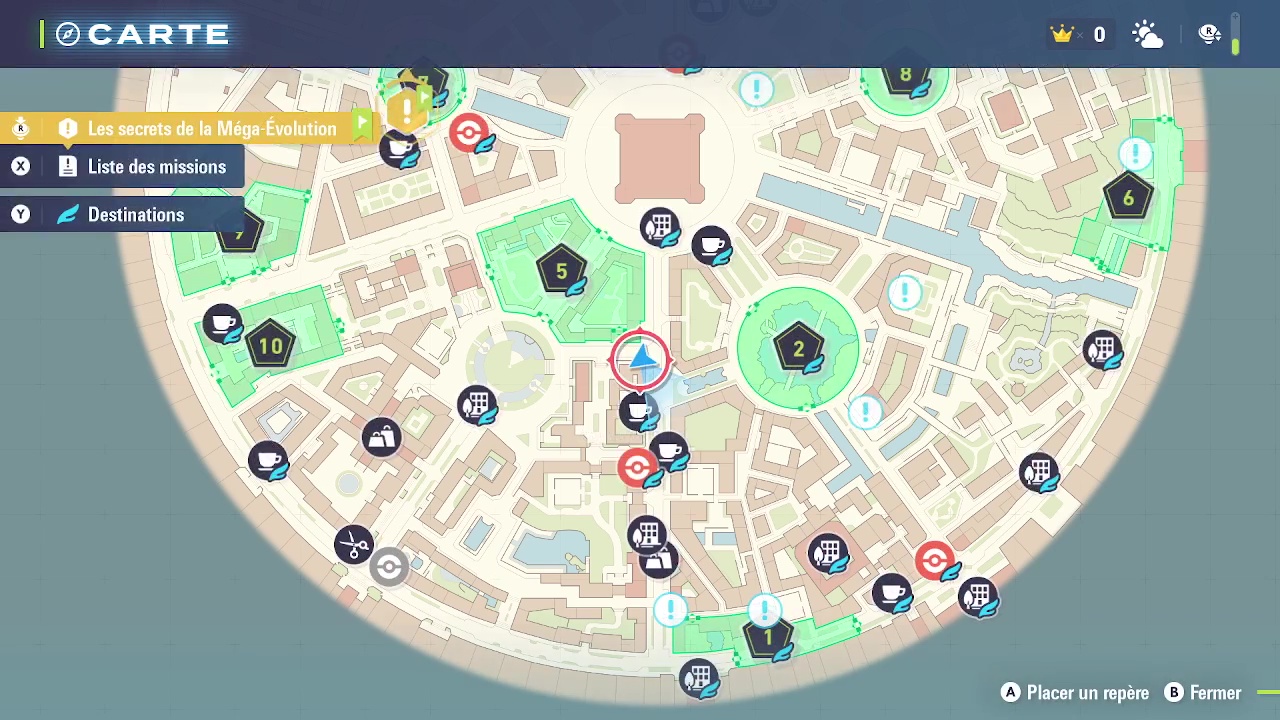The image size is (1280, 720).
Task: Select the weather forecast icon in the top bar
Action: 1147,34
